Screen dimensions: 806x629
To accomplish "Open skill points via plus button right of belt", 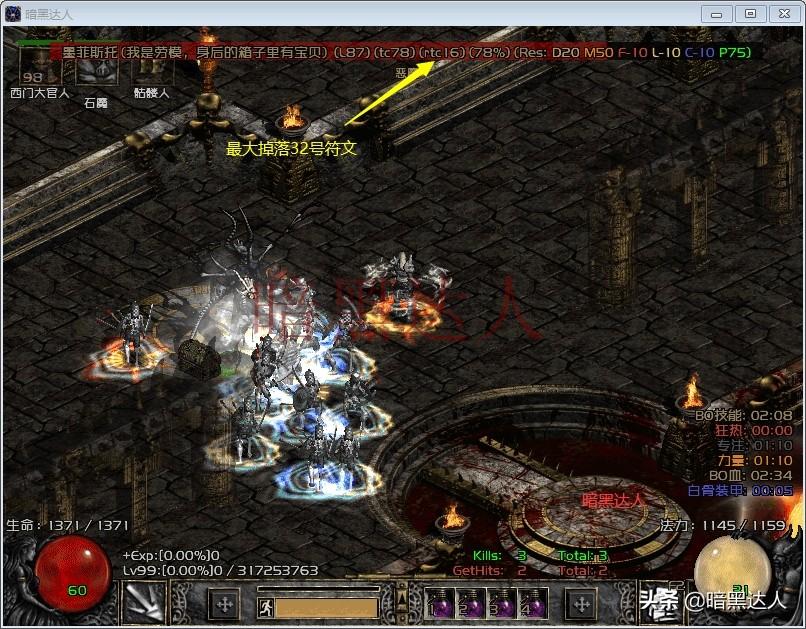I will point(580,604).
